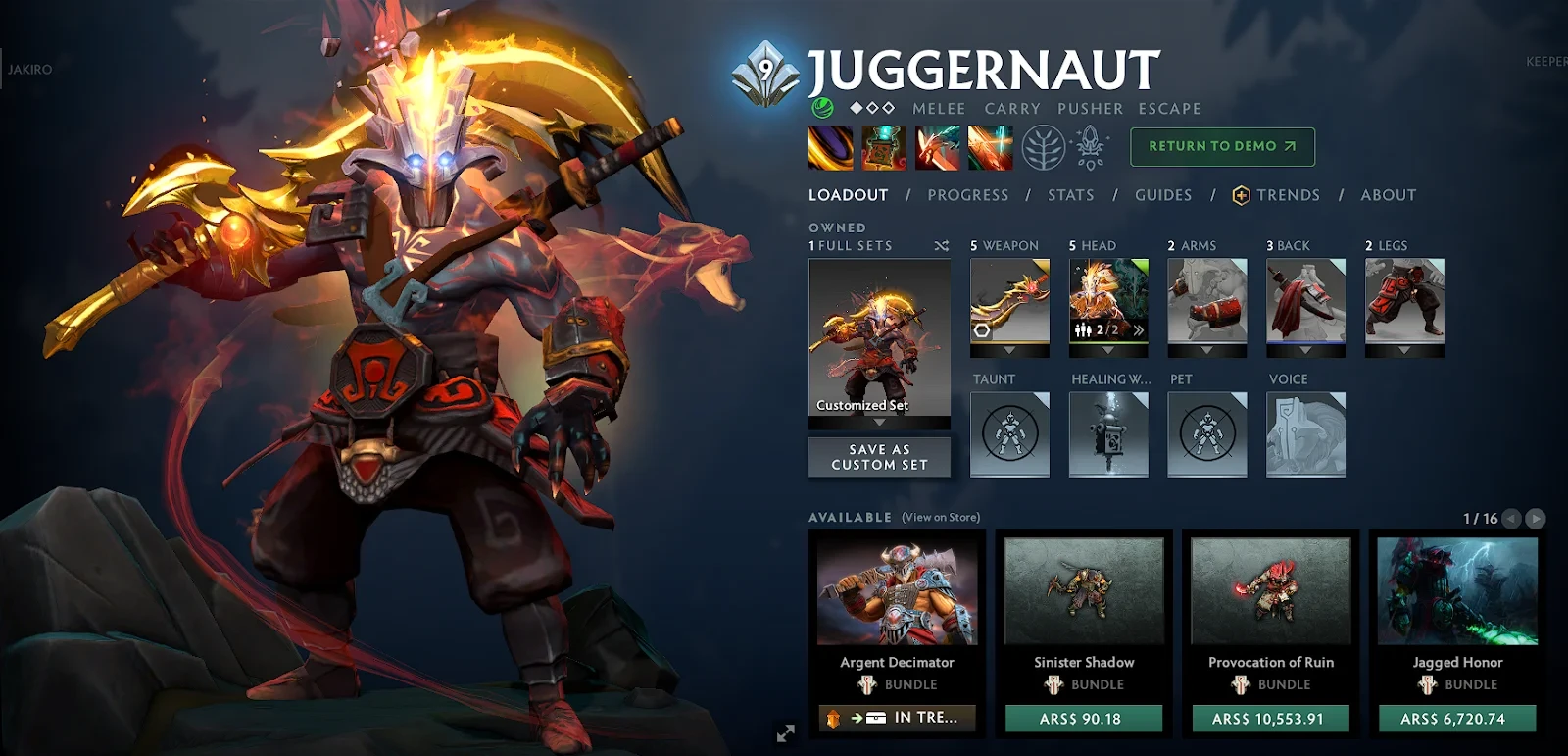Open the arms item slot
The width and height of the screenshot is (1568, 756).
coord(1207,300)
